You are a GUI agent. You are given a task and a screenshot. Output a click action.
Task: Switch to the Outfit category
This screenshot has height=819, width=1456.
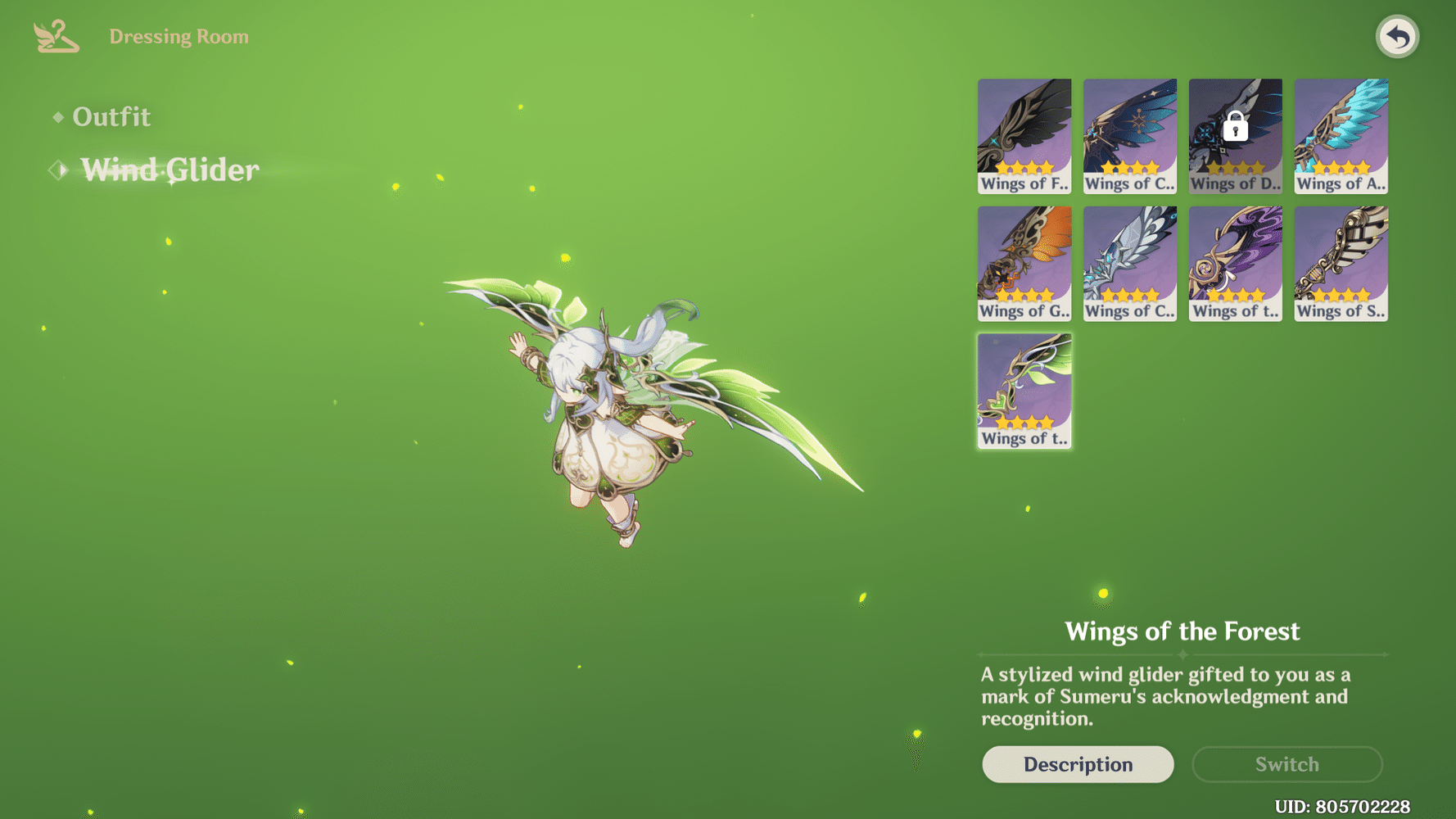(x=111, y=117)
